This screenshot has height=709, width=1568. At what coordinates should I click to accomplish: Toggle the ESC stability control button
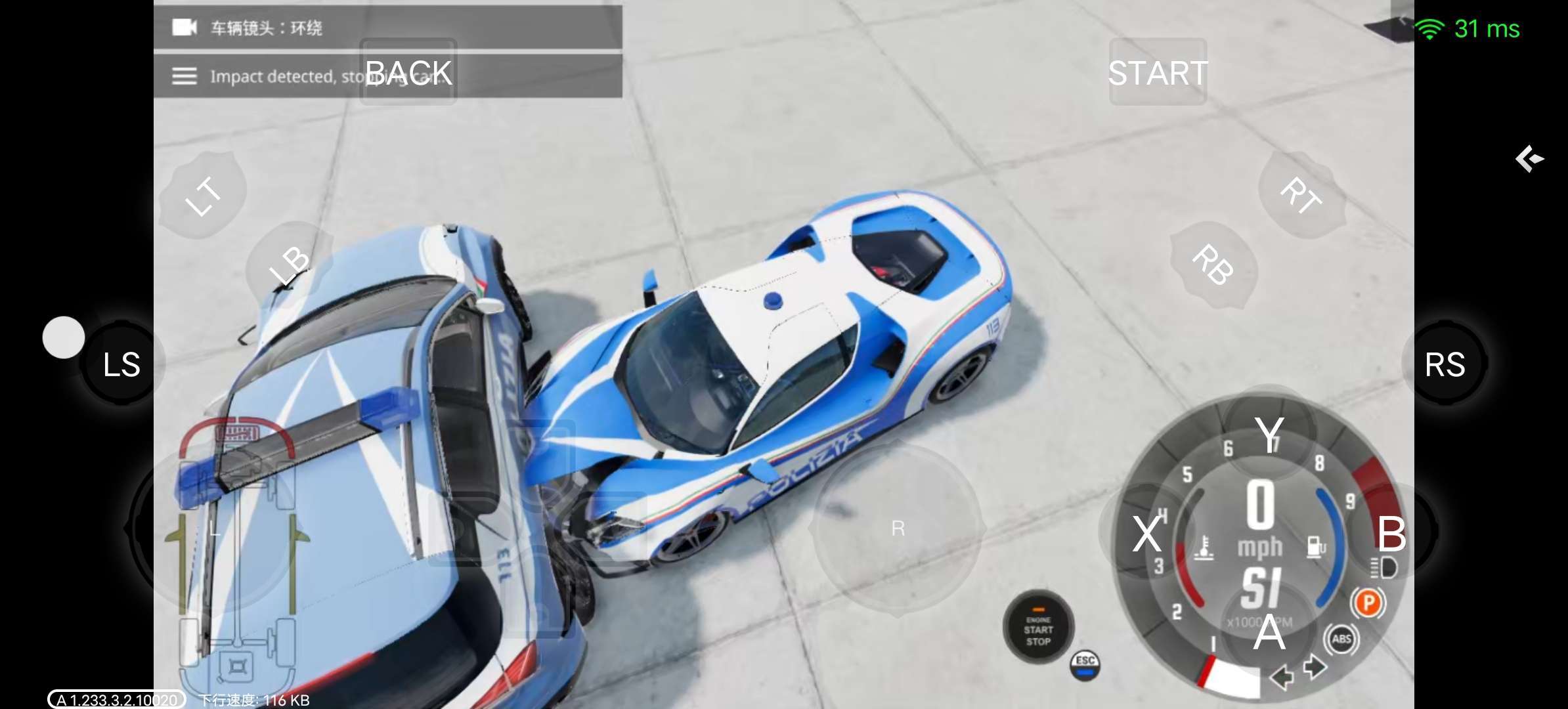(1085, 665)
